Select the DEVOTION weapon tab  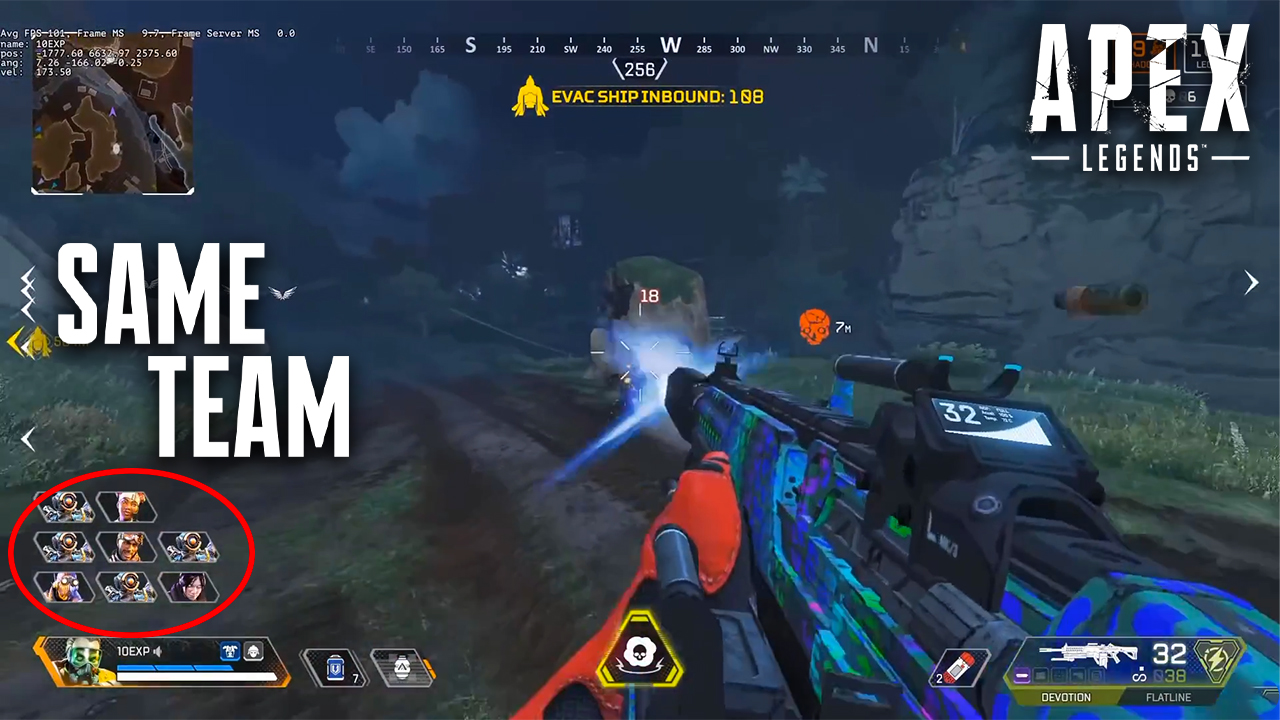pyautogui.click(x=1066, y=697)
